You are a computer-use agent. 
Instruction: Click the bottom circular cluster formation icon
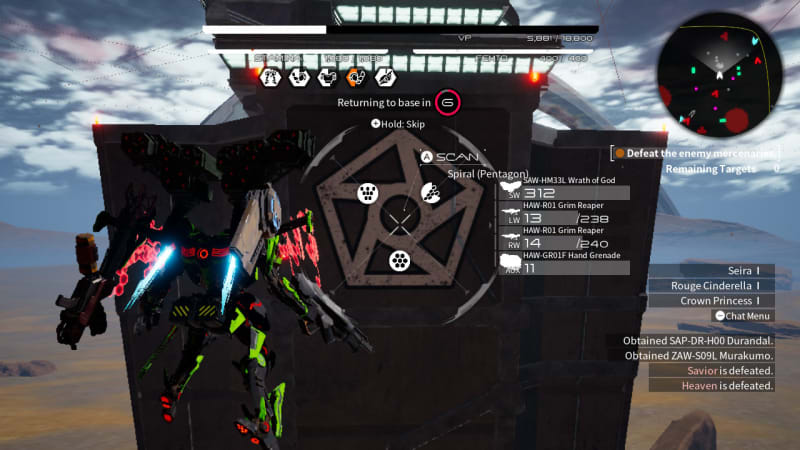(400, 261)
